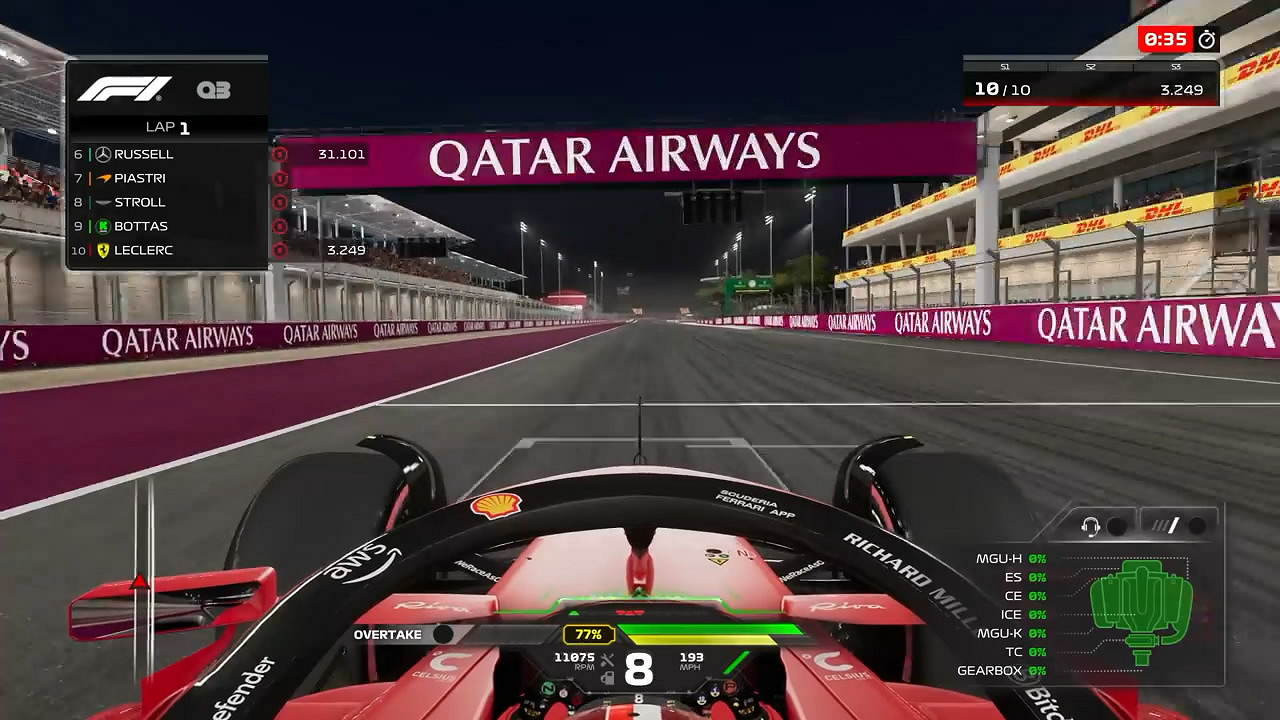Click the McLaren logo next to Piastri
1280x720 pixels.
103,178
